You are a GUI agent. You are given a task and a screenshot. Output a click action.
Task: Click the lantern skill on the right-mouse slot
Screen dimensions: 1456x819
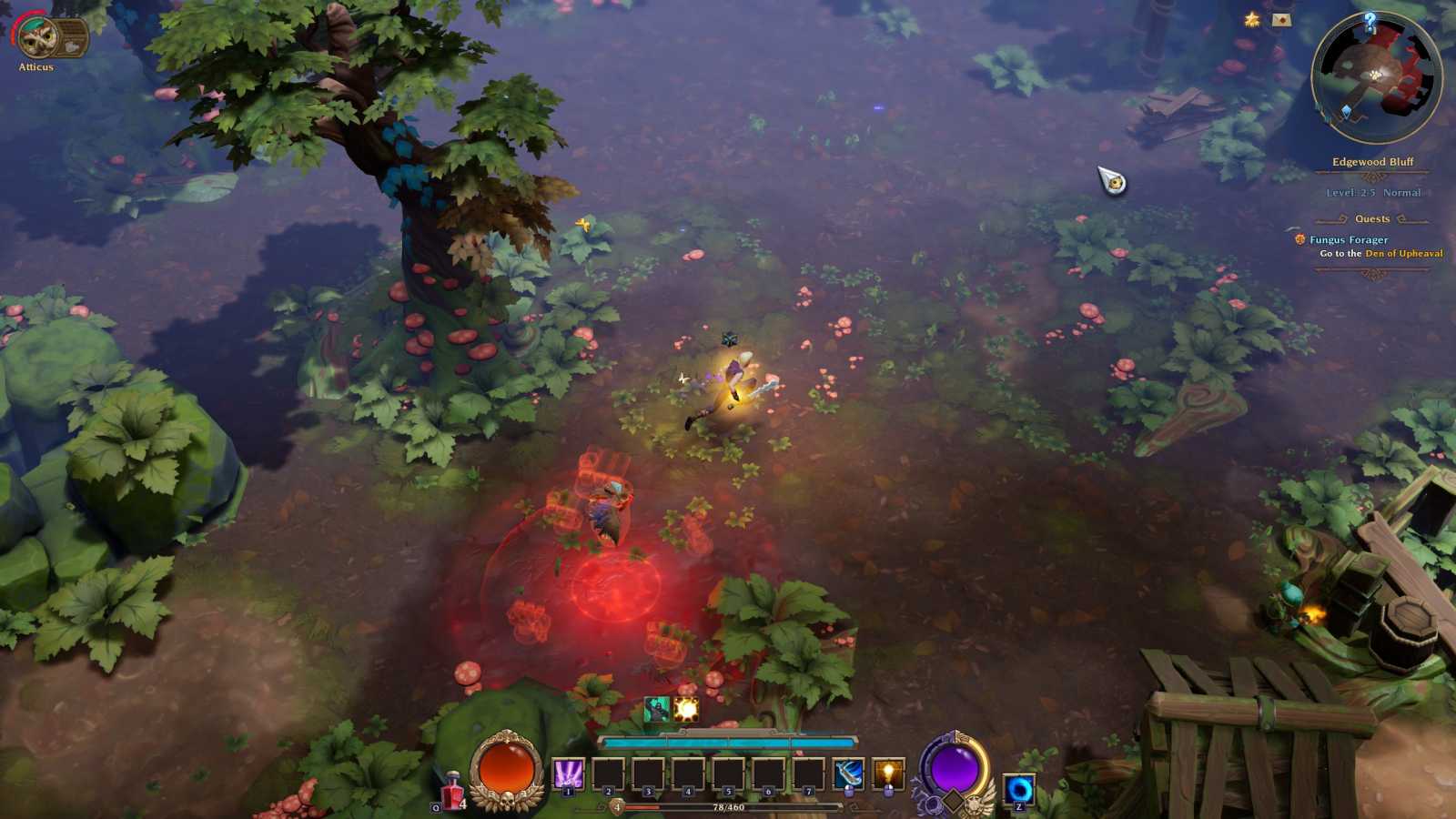tap(889, 772)
